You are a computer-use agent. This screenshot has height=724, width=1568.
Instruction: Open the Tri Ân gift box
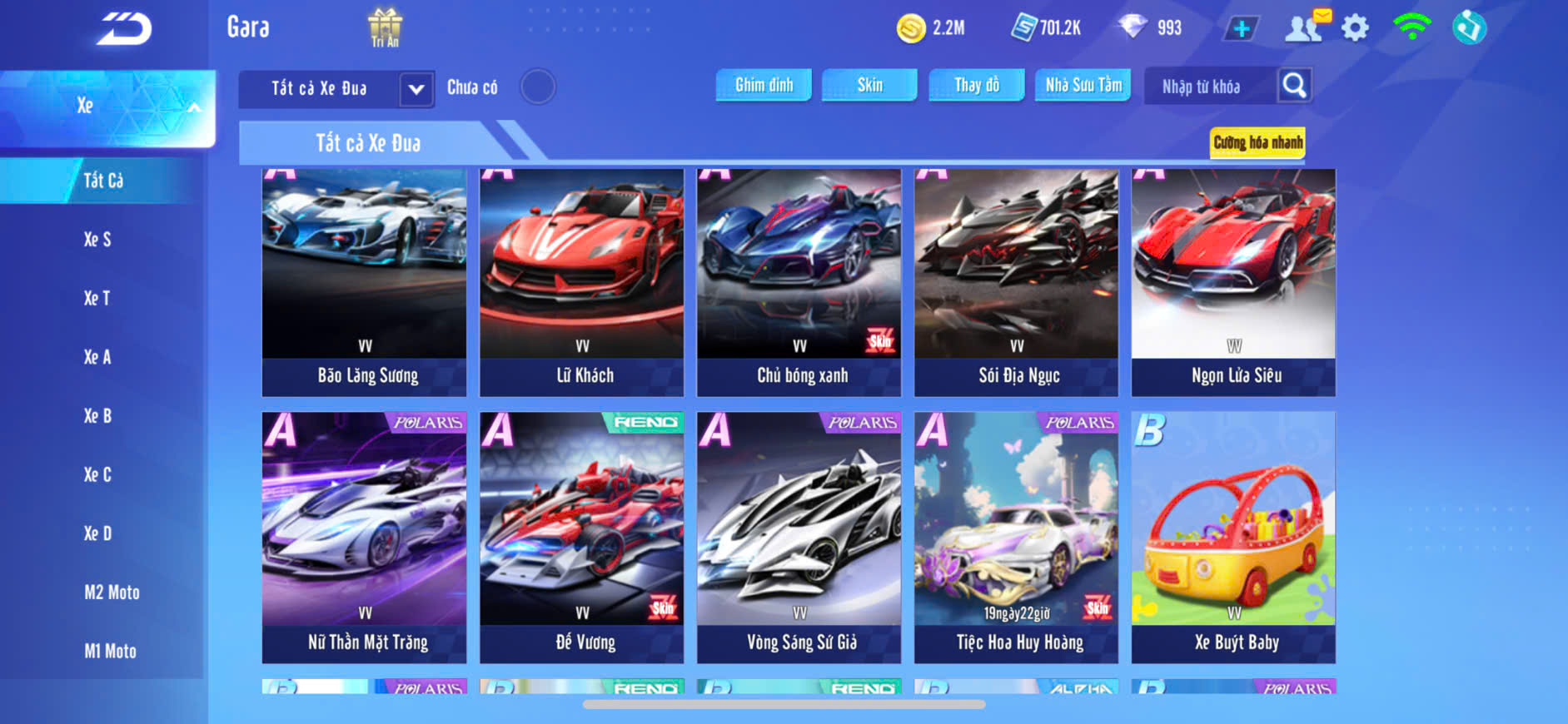(385, 27)
